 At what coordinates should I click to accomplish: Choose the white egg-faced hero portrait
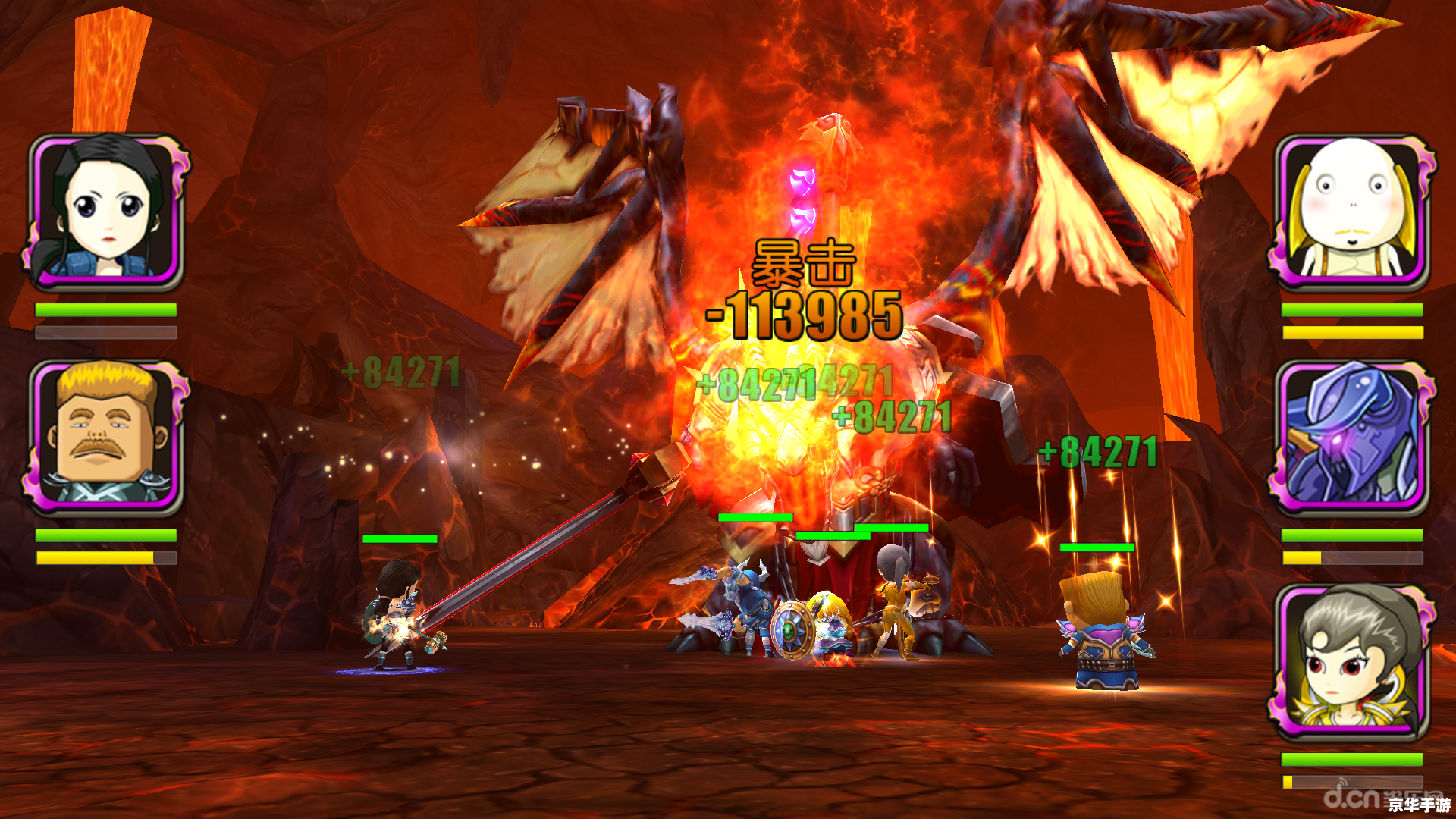pyautogui.click(x=1352, y=211)
